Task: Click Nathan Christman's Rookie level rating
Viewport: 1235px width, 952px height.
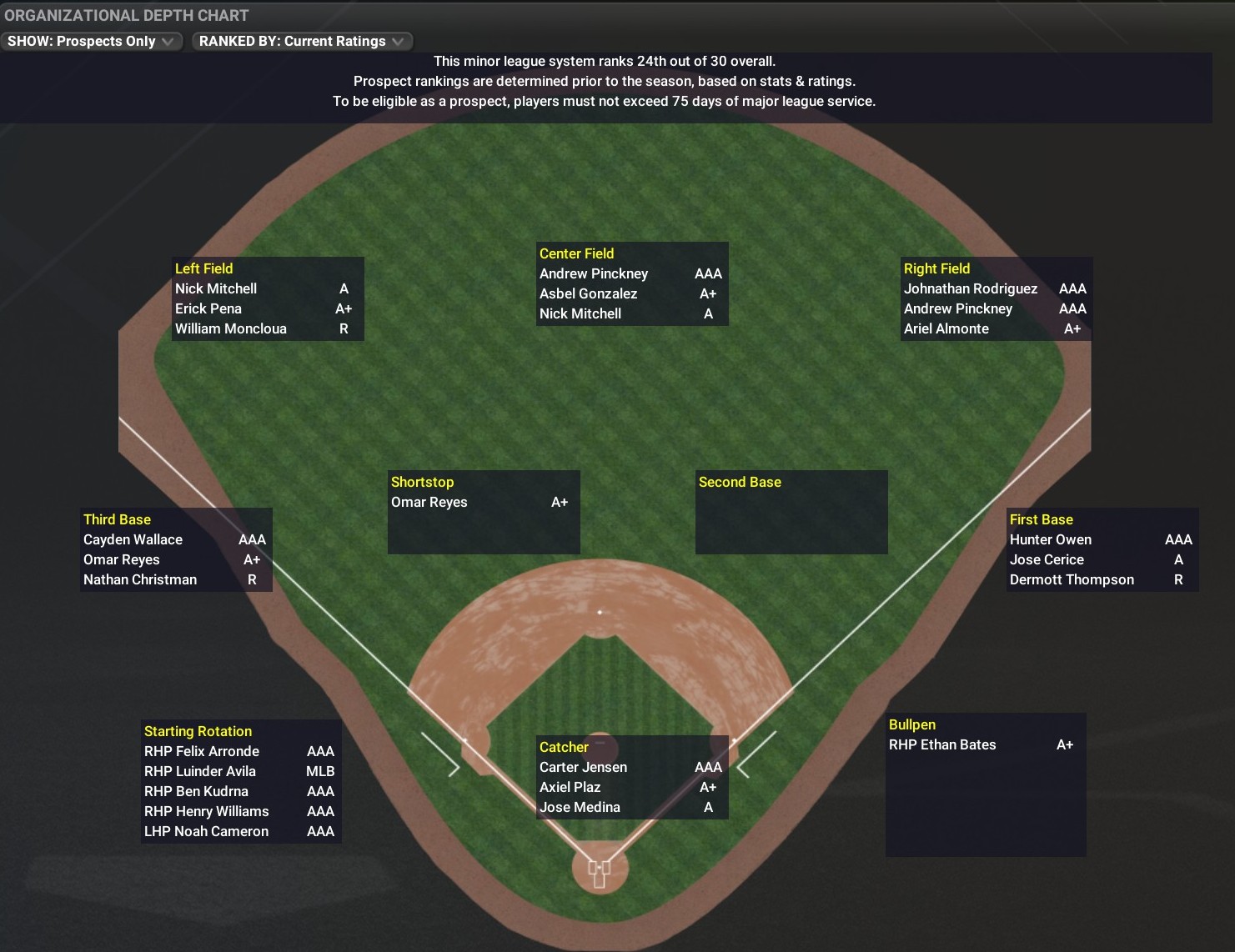Action: 253,579
